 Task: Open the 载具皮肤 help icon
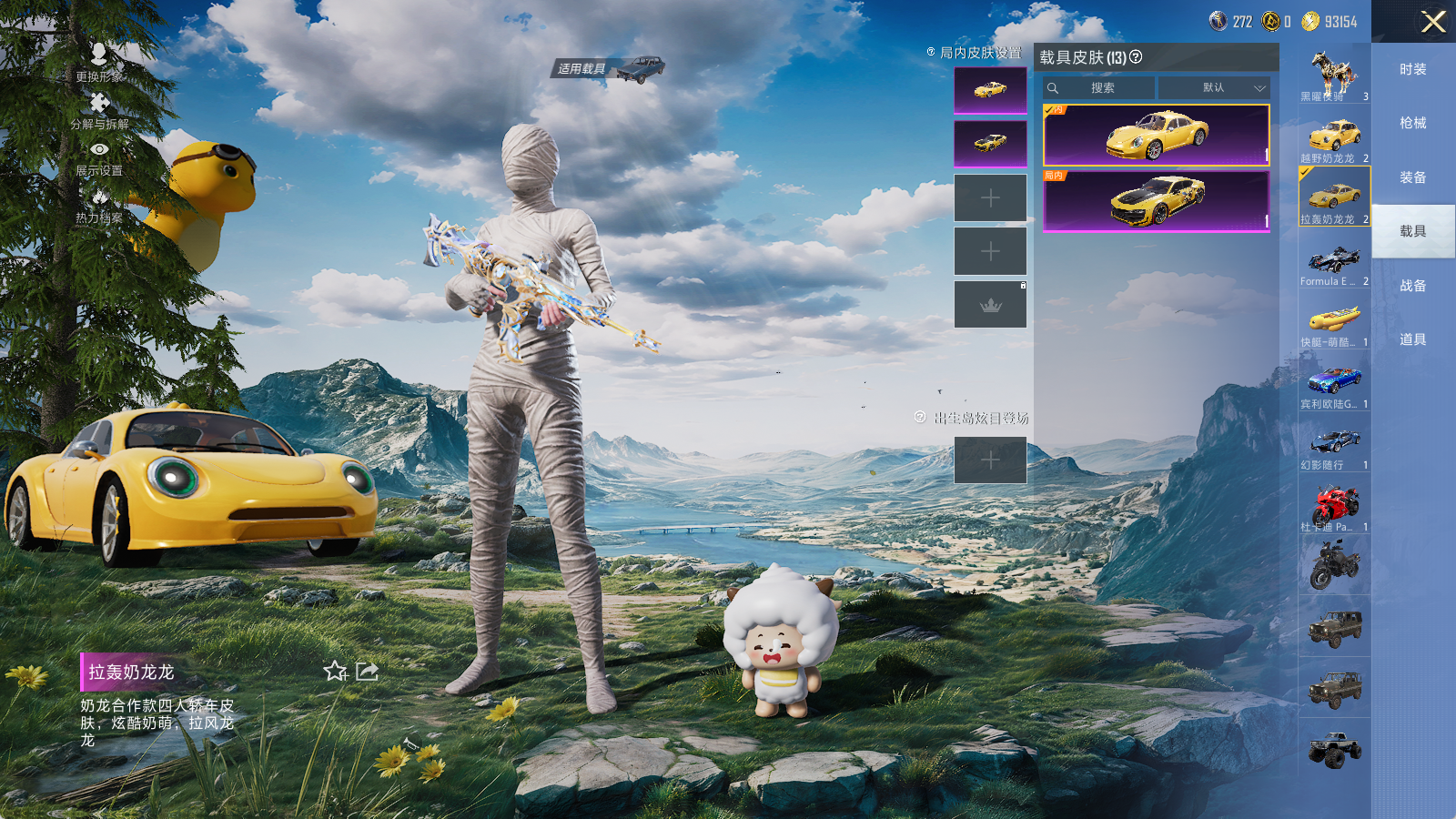[x=1136, y=57]
